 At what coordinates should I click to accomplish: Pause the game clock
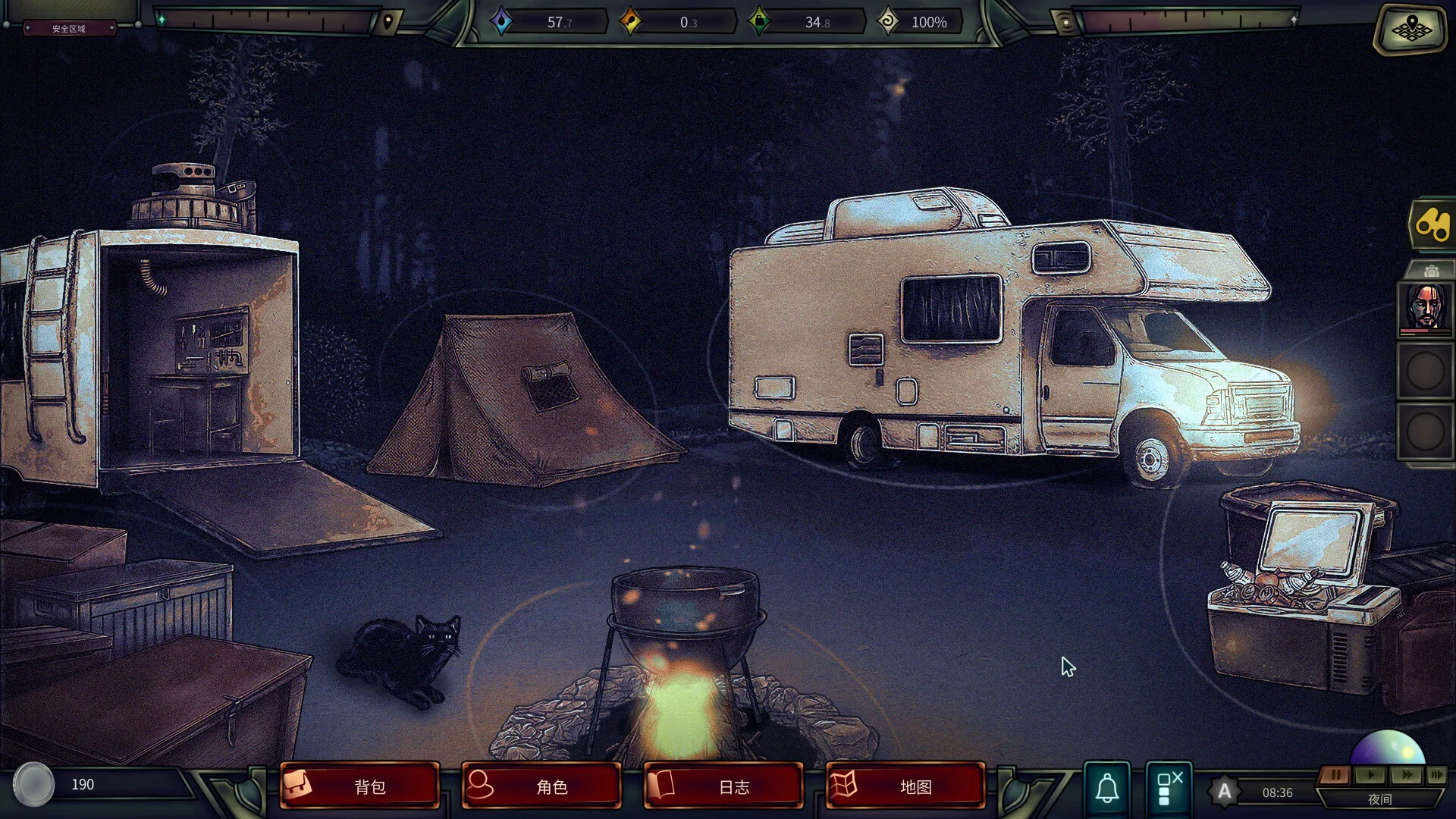coord(1335,775)
